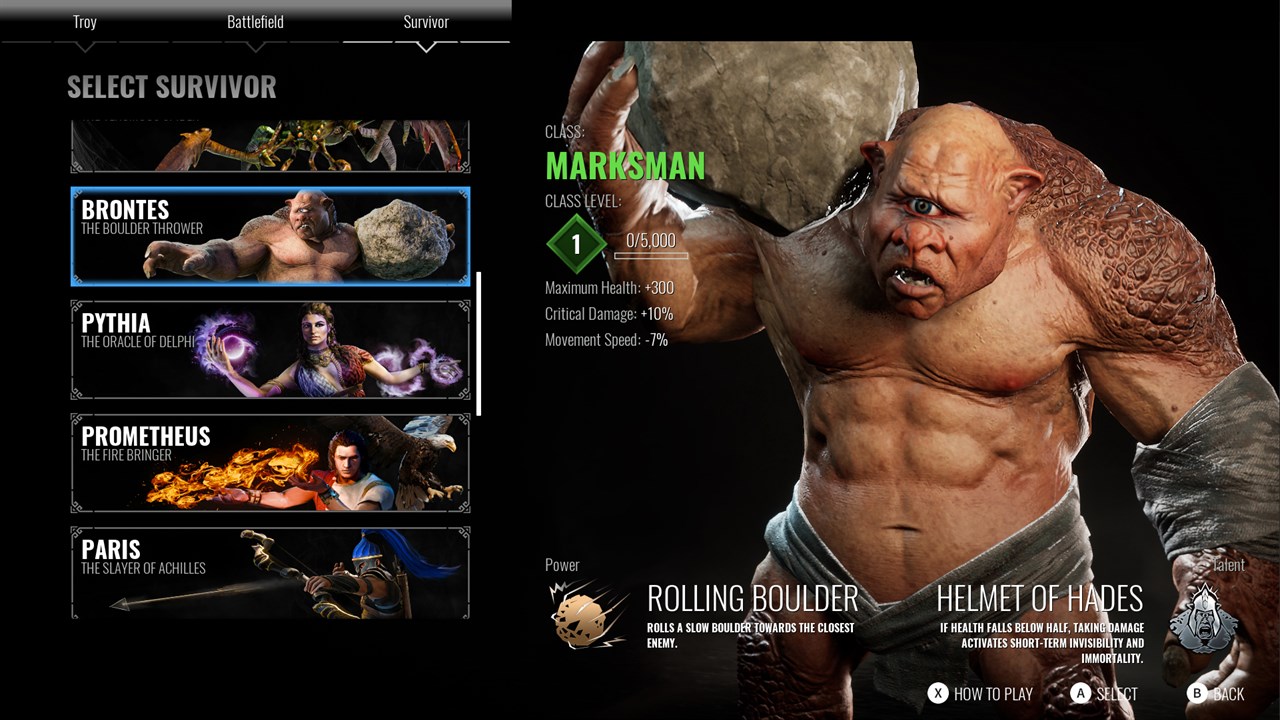1280x720 pixels.
Task: Open the Battlefield tab
Action: (255, 22)
